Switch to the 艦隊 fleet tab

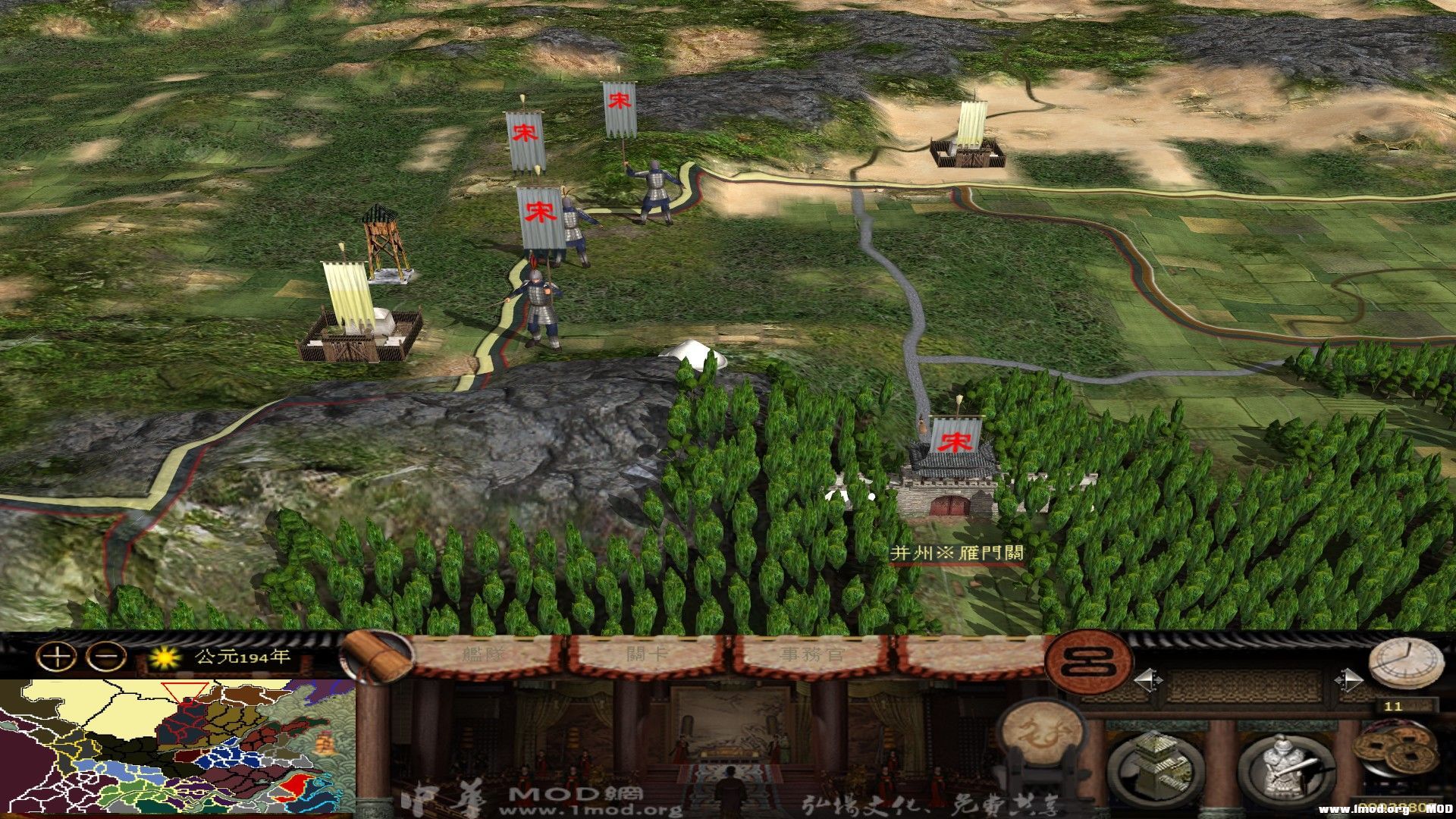[x=485, y=654]
